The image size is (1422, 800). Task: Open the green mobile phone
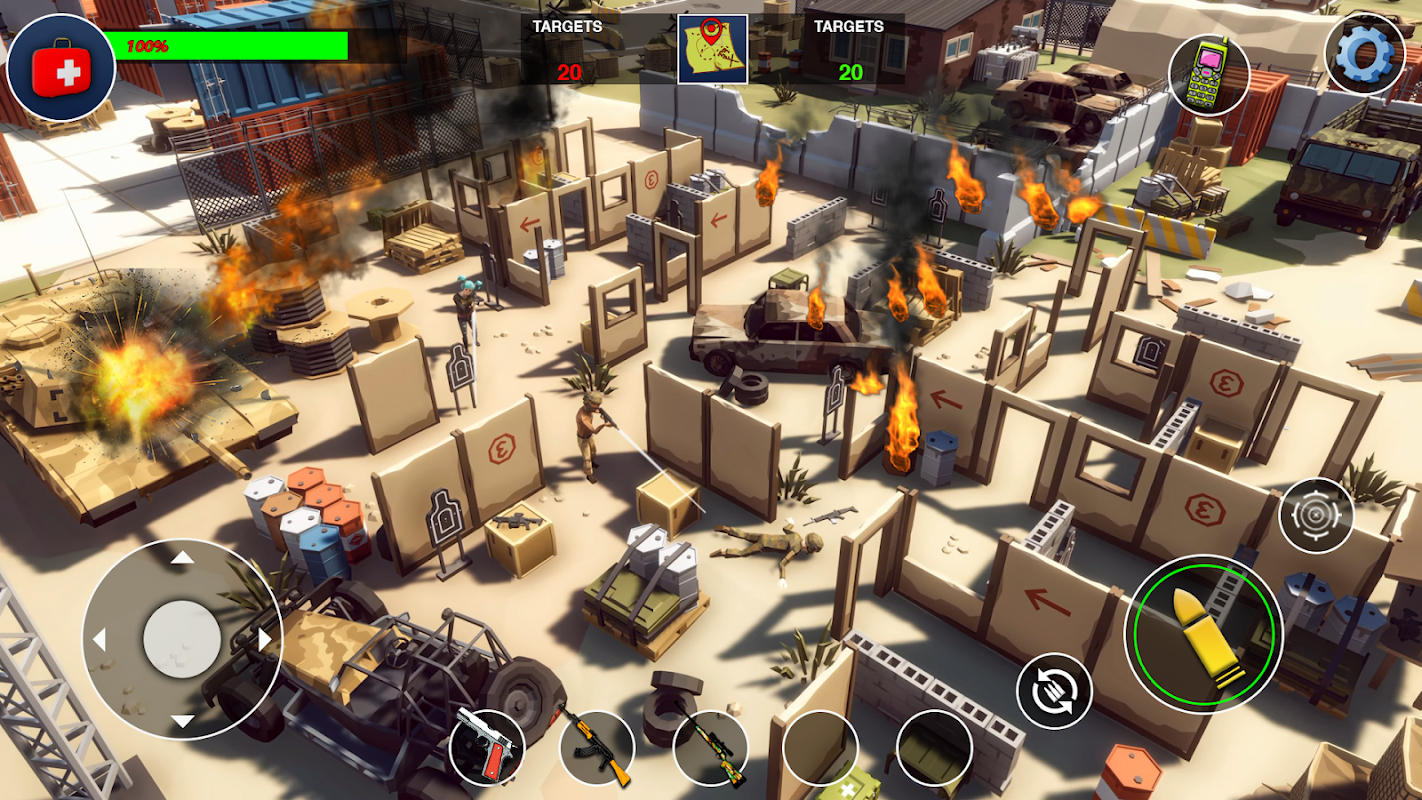tap(1209, 75)
